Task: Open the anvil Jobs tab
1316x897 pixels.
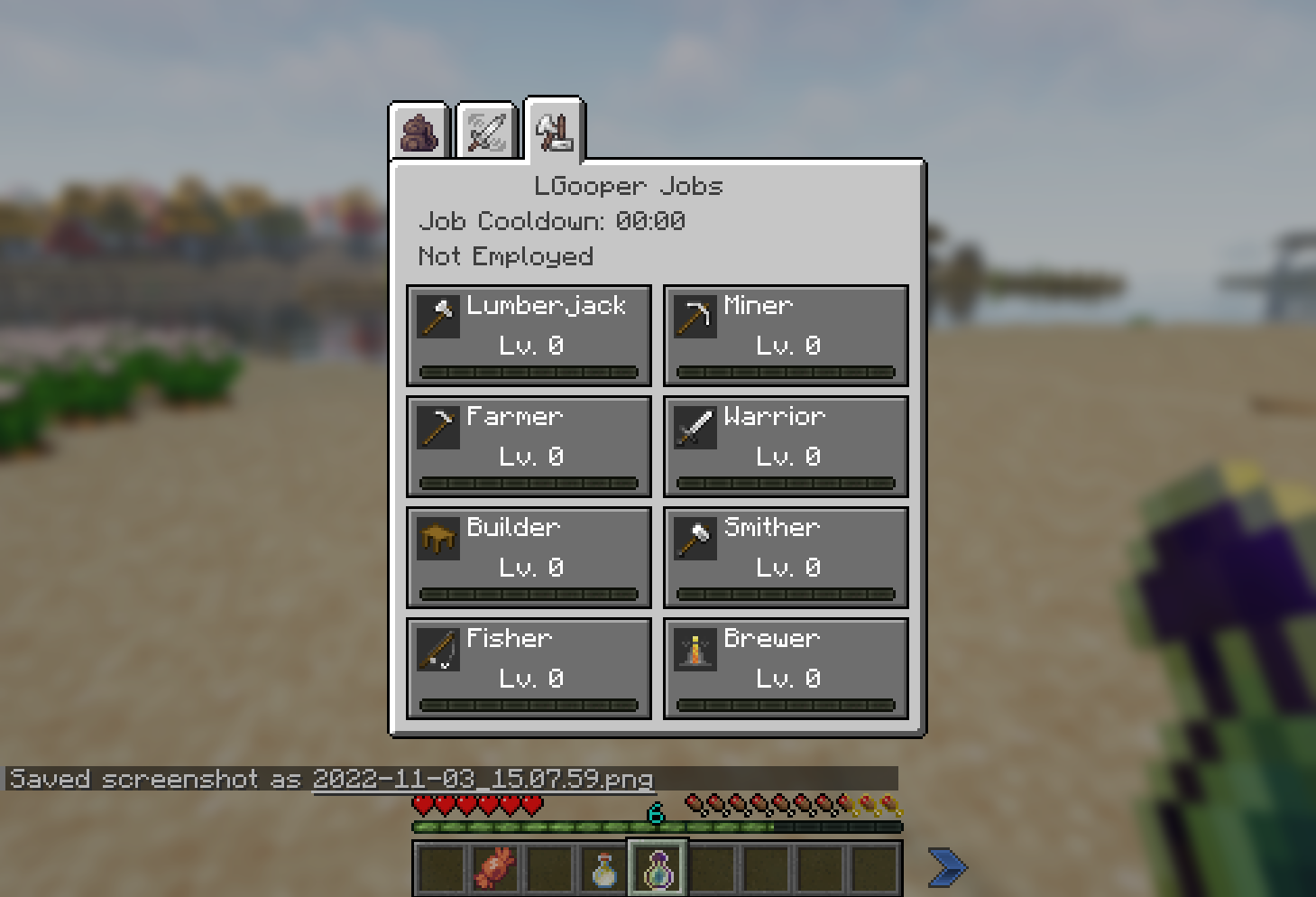Action: pos(553,129)
